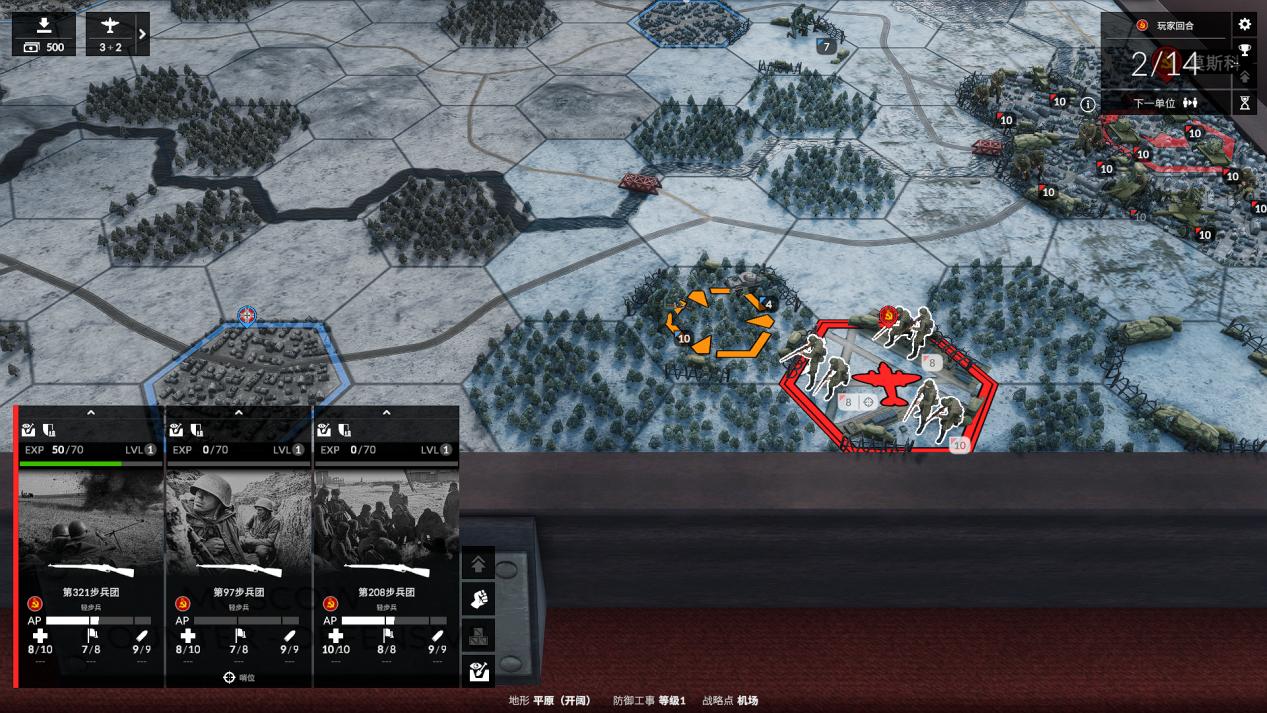Toggle 哨位 sentry on 第97步兵团 card

[x=239, y=677]
